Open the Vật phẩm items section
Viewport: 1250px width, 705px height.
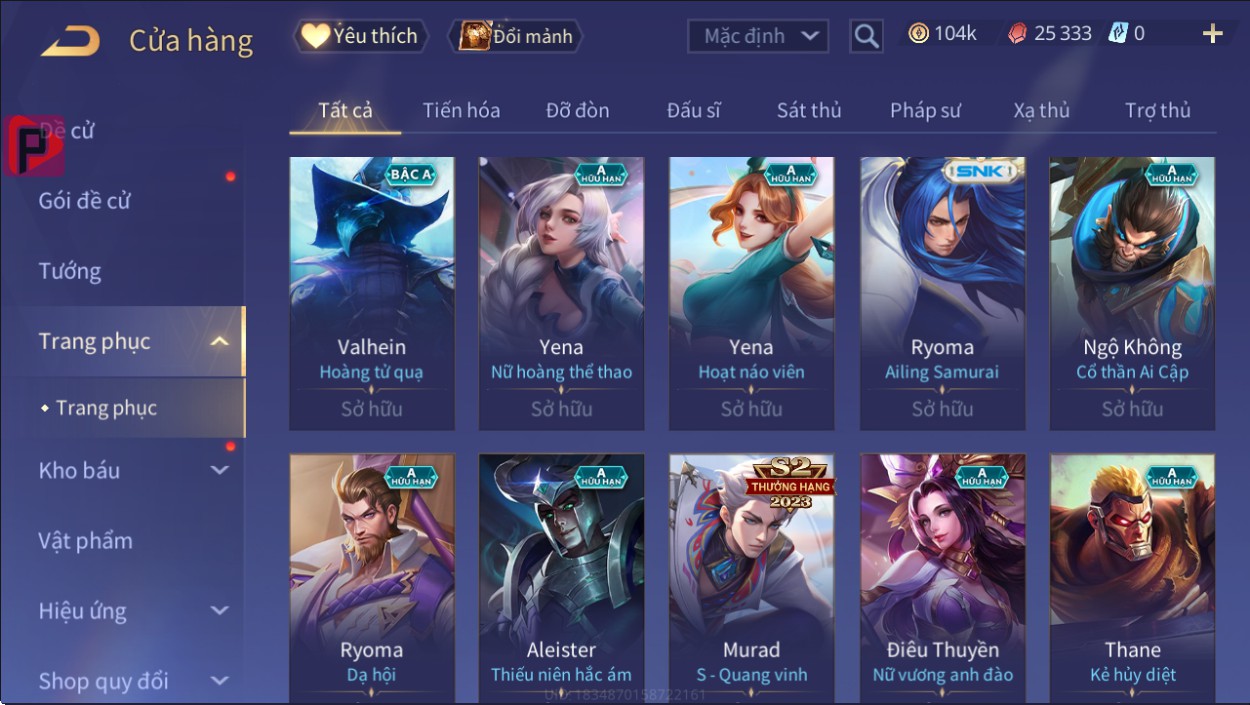point(85,541)
